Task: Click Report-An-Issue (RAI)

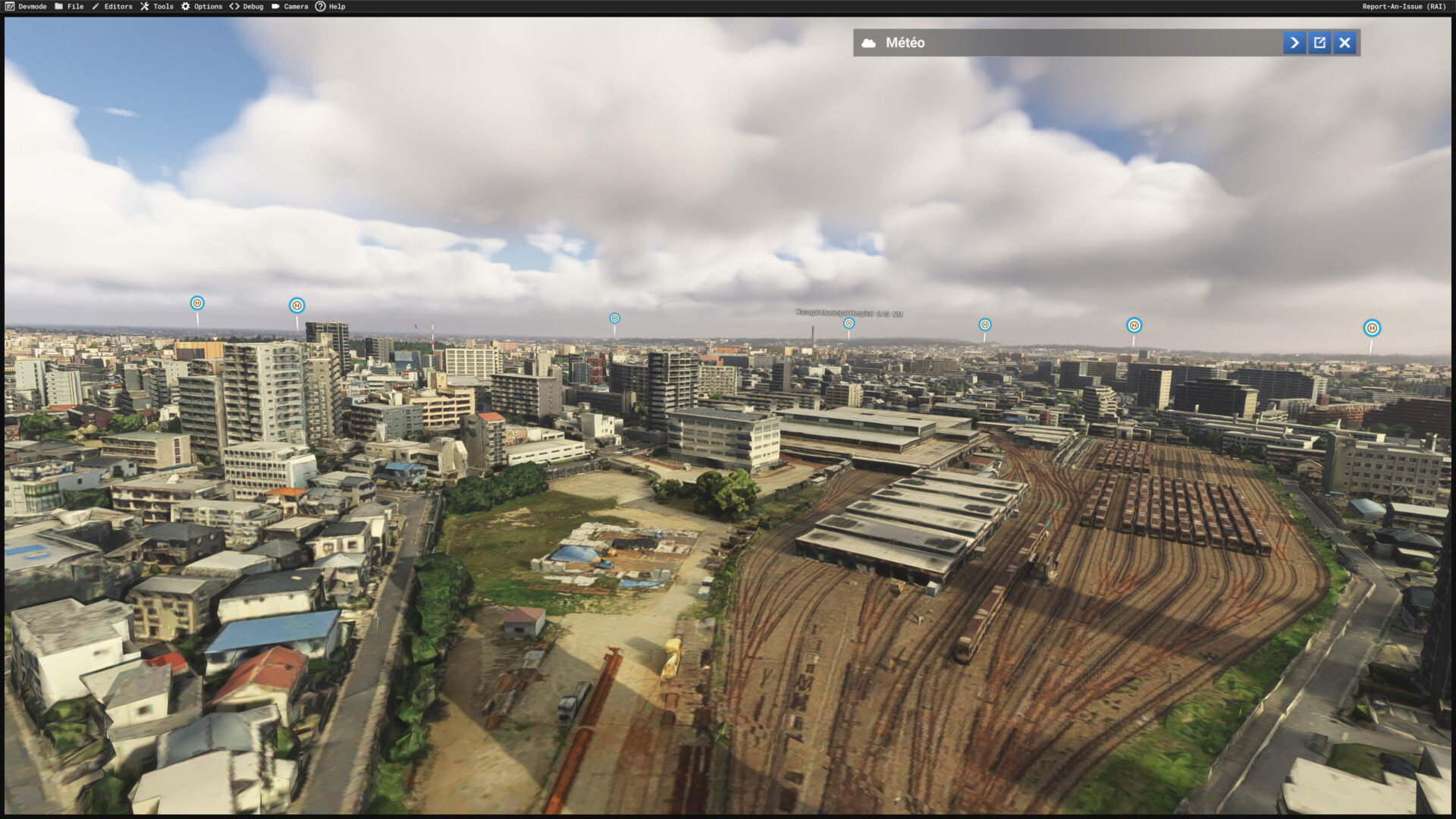Action: coord(1404,6)
